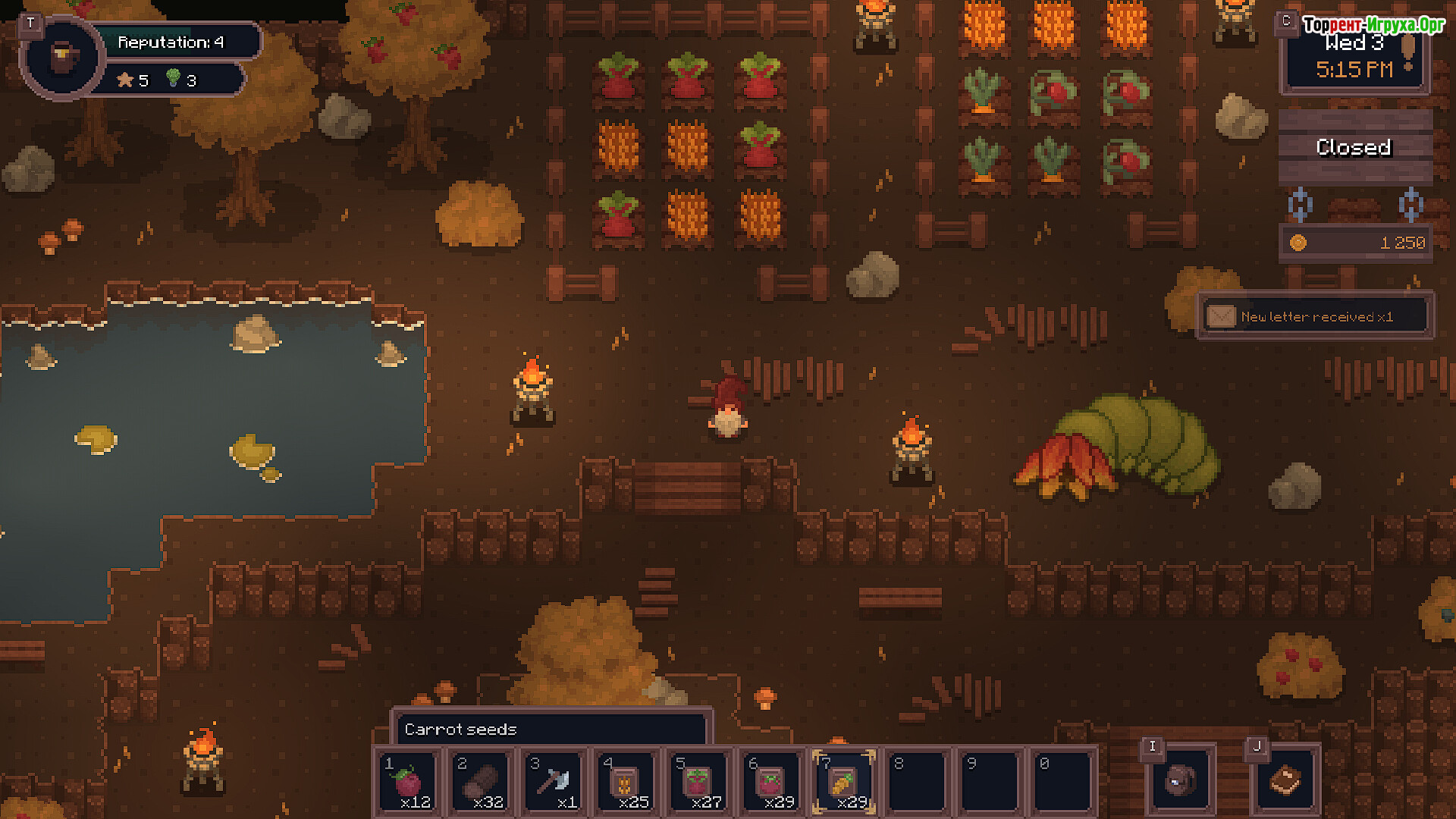Image resolution: width=1456 pixels, height=819 pixels.
Task: Select the seed packet with x27 count
Action: pos(699,783)
